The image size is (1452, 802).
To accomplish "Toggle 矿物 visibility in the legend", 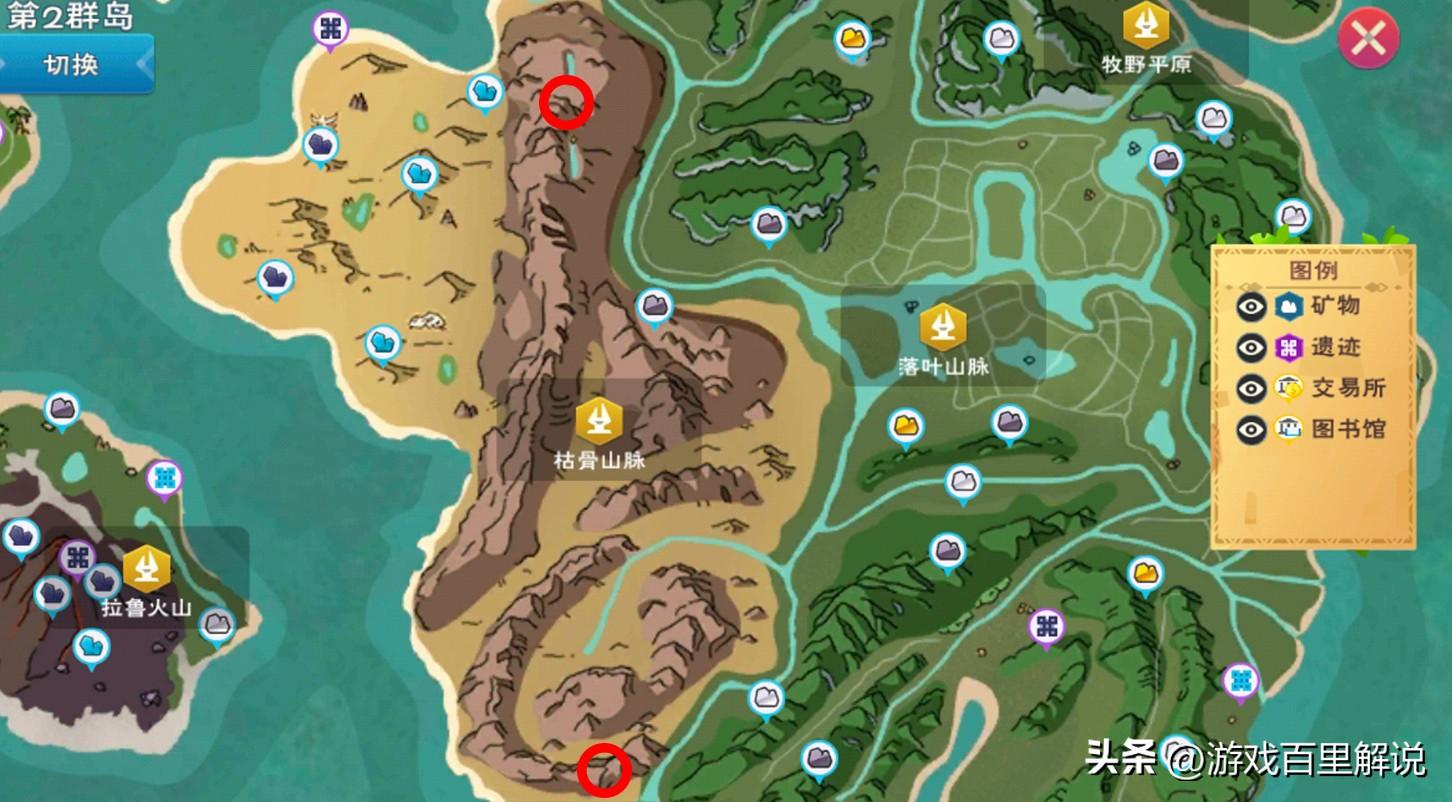I will click(x=1251, y=307).
